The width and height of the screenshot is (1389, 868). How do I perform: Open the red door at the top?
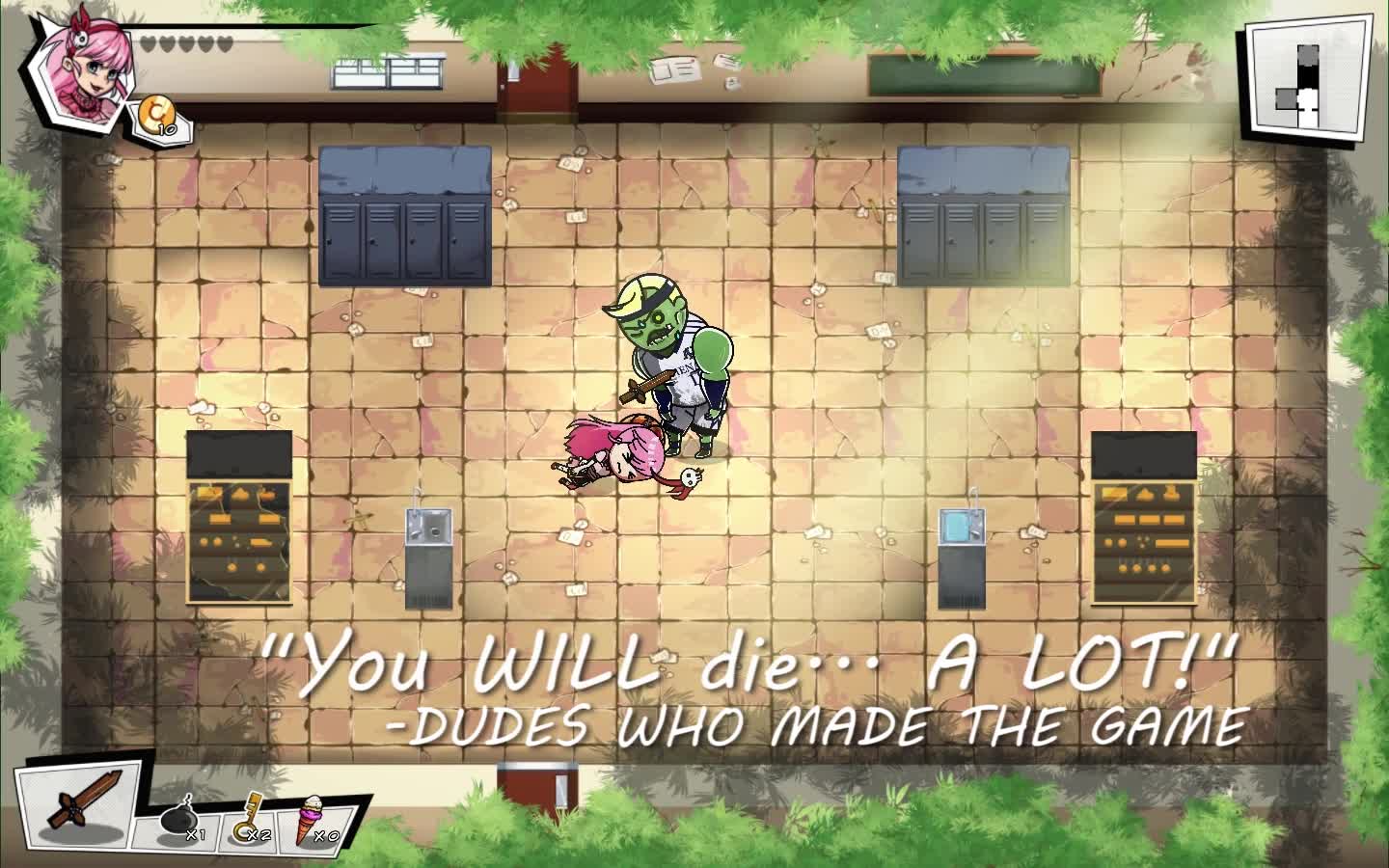tap(535, 87)
